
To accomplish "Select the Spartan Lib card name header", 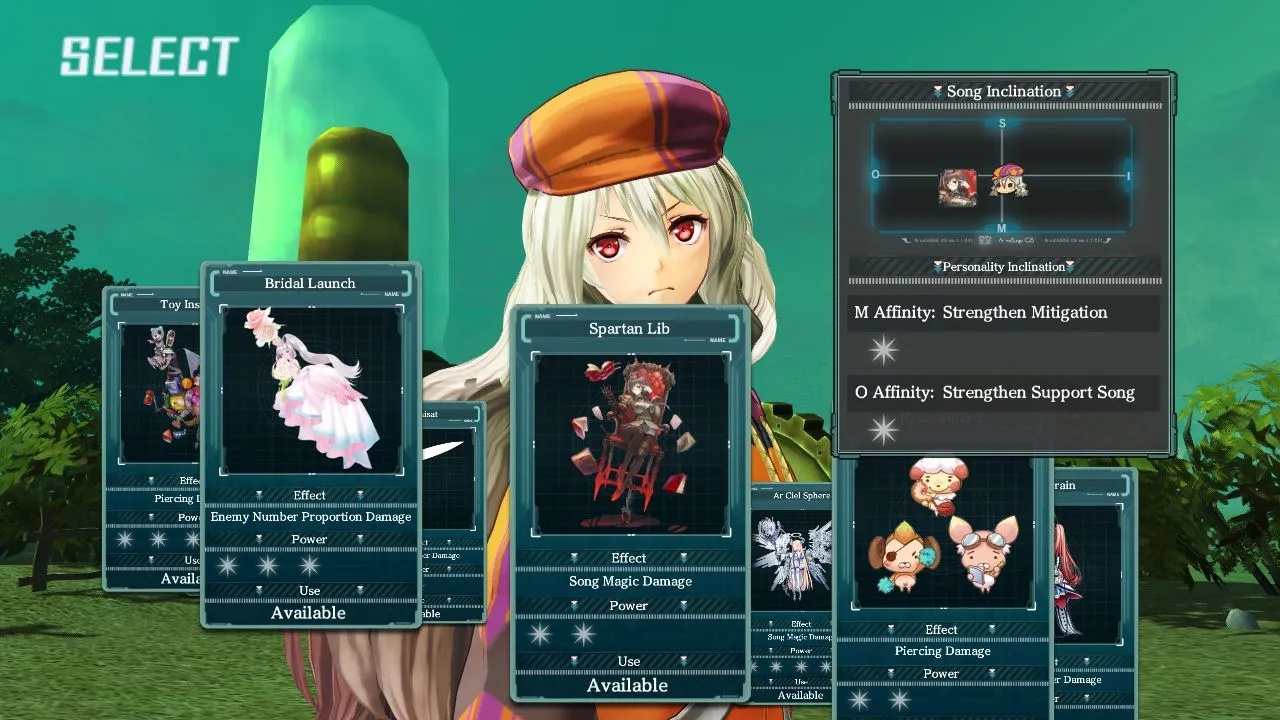I will [x=629, y=328].
